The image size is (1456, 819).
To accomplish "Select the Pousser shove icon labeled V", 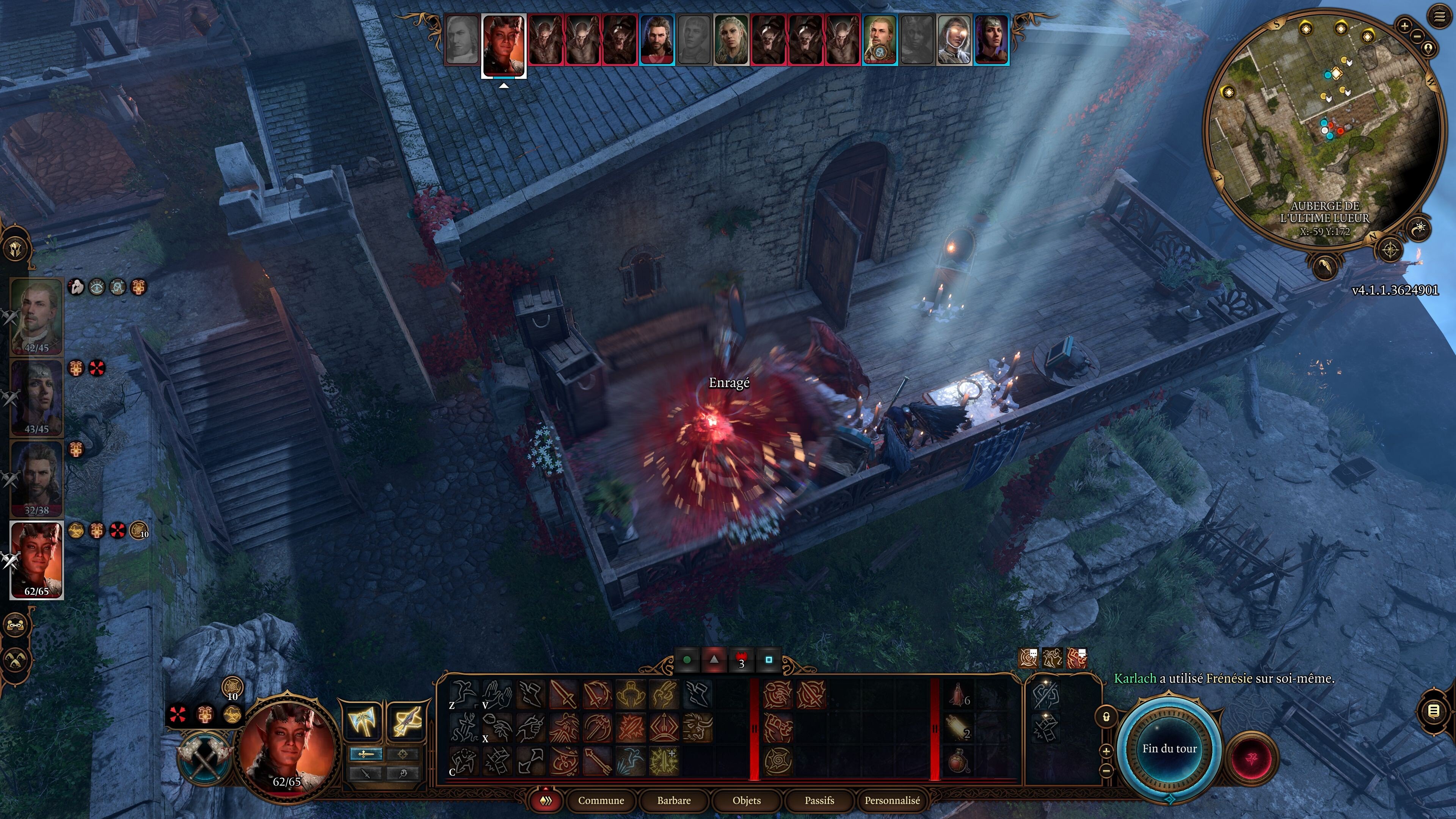I will click(496, 695).
